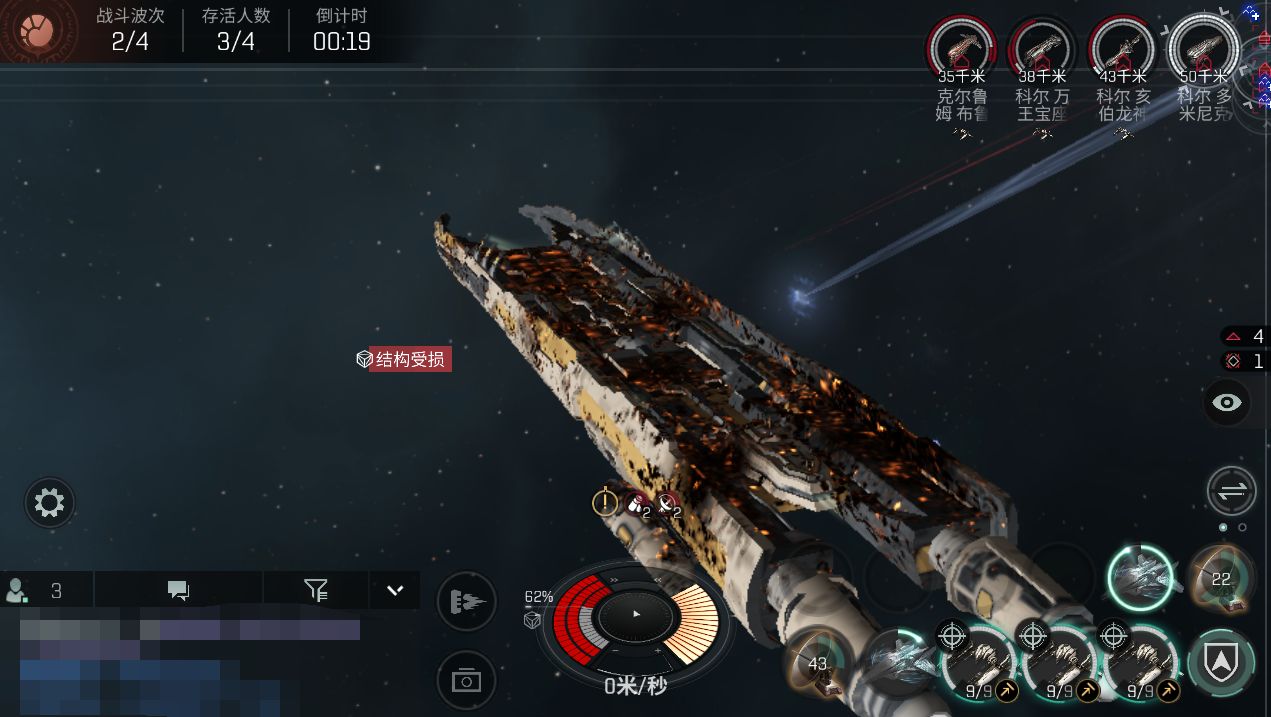Toggle the eye overview button
Image resolution: width=1271 pixels, height=717 pixels.
[x=1227, y=402]
